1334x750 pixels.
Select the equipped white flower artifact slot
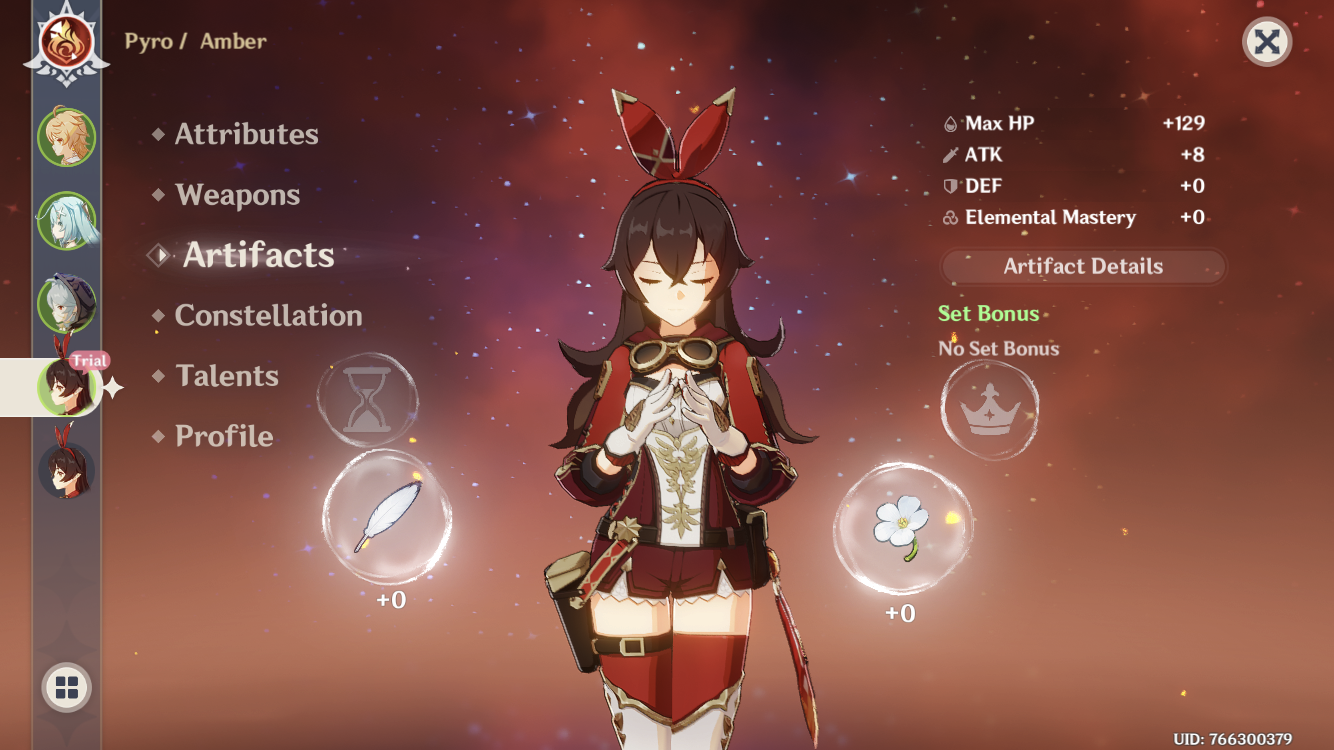pyautogui.click(x=901, y=527)
